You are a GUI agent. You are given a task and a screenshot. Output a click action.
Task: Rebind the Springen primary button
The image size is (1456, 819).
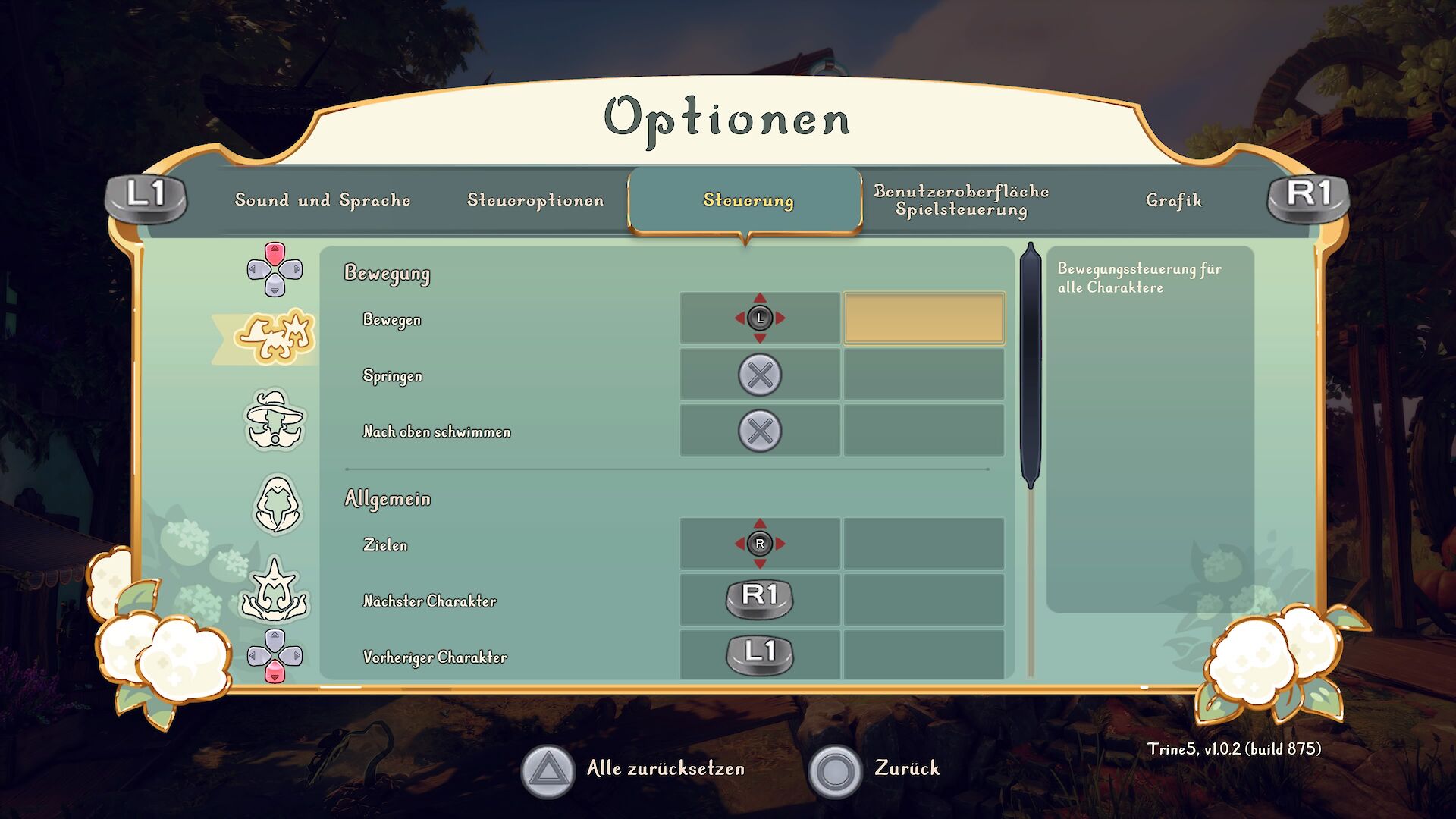pyautogui.click(x=760, y=375)
